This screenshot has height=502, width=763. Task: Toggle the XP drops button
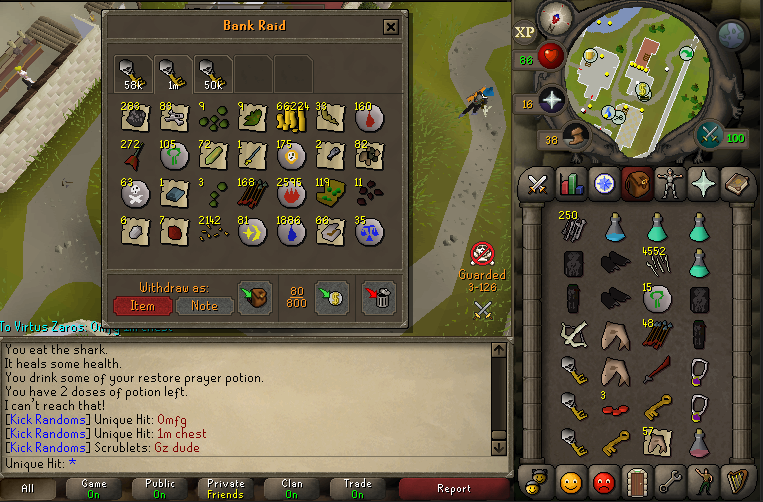524,32
